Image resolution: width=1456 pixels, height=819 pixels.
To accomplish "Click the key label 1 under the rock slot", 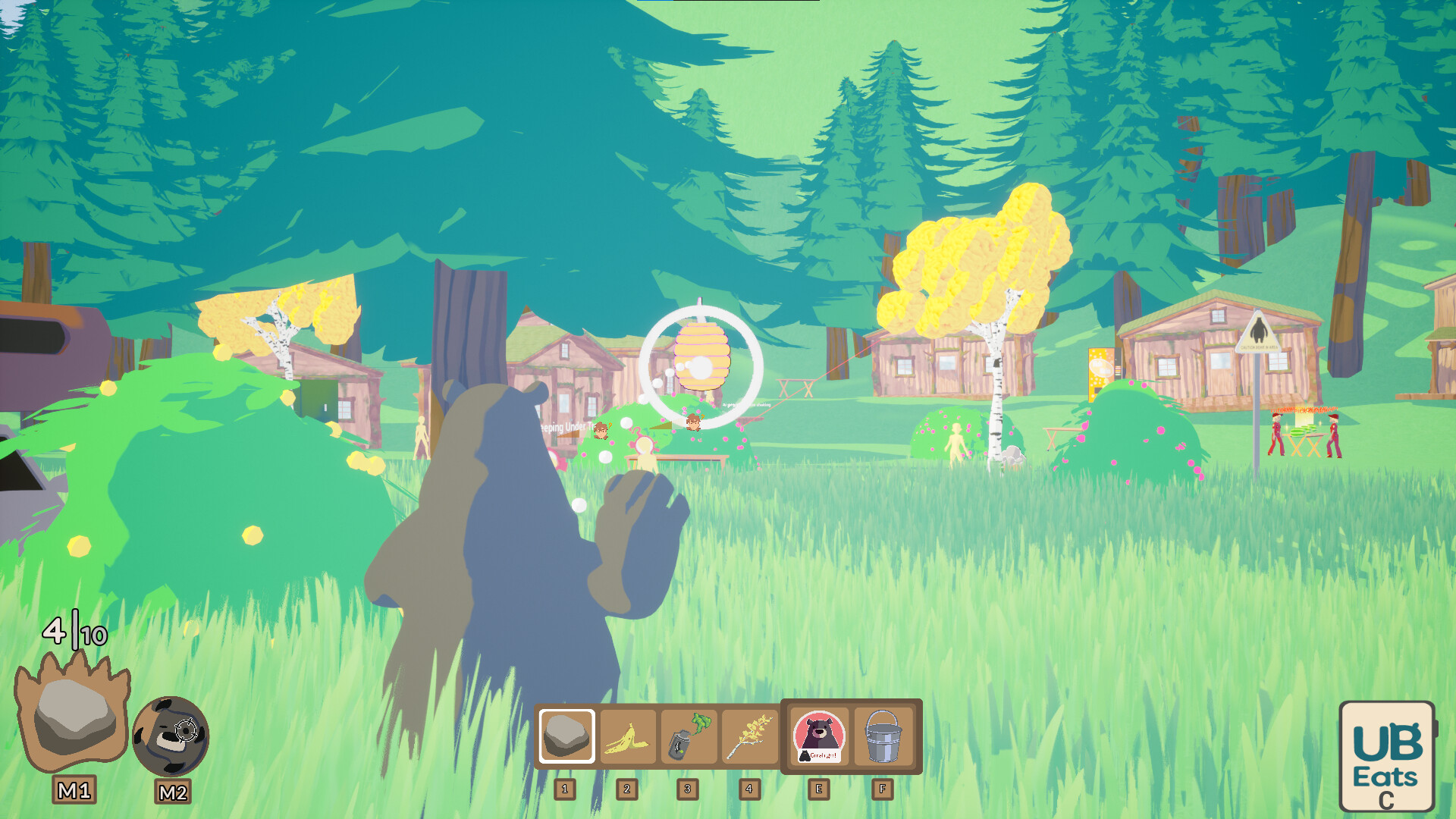I will (x=566, y=789).
